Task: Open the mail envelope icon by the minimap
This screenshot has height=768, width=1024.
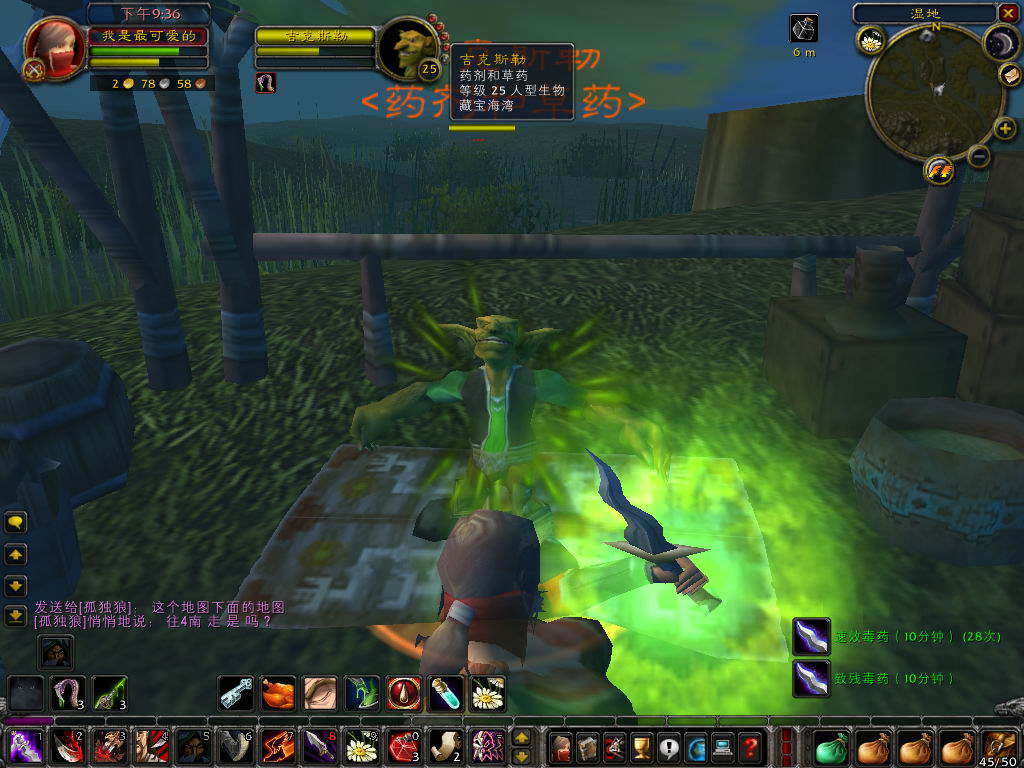Action: click(x=1010, y=75)
